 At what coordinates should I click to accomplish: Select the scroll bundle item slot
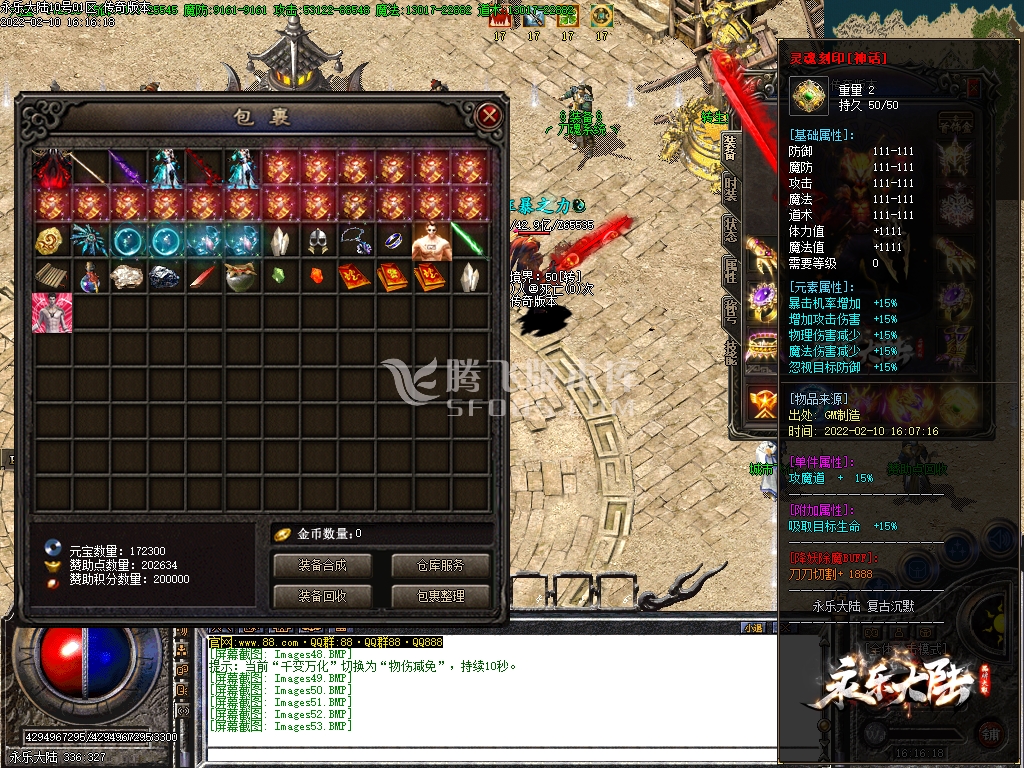(x=51, y=277)
